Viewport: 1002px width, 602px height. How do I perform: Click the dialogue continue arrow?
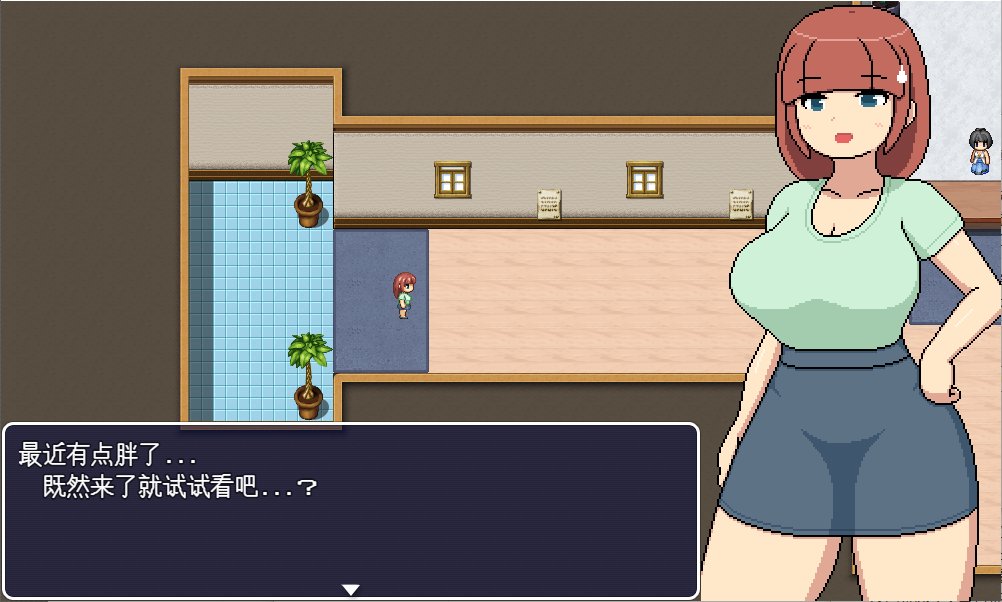pyautogui.click(x=350, y=589)
